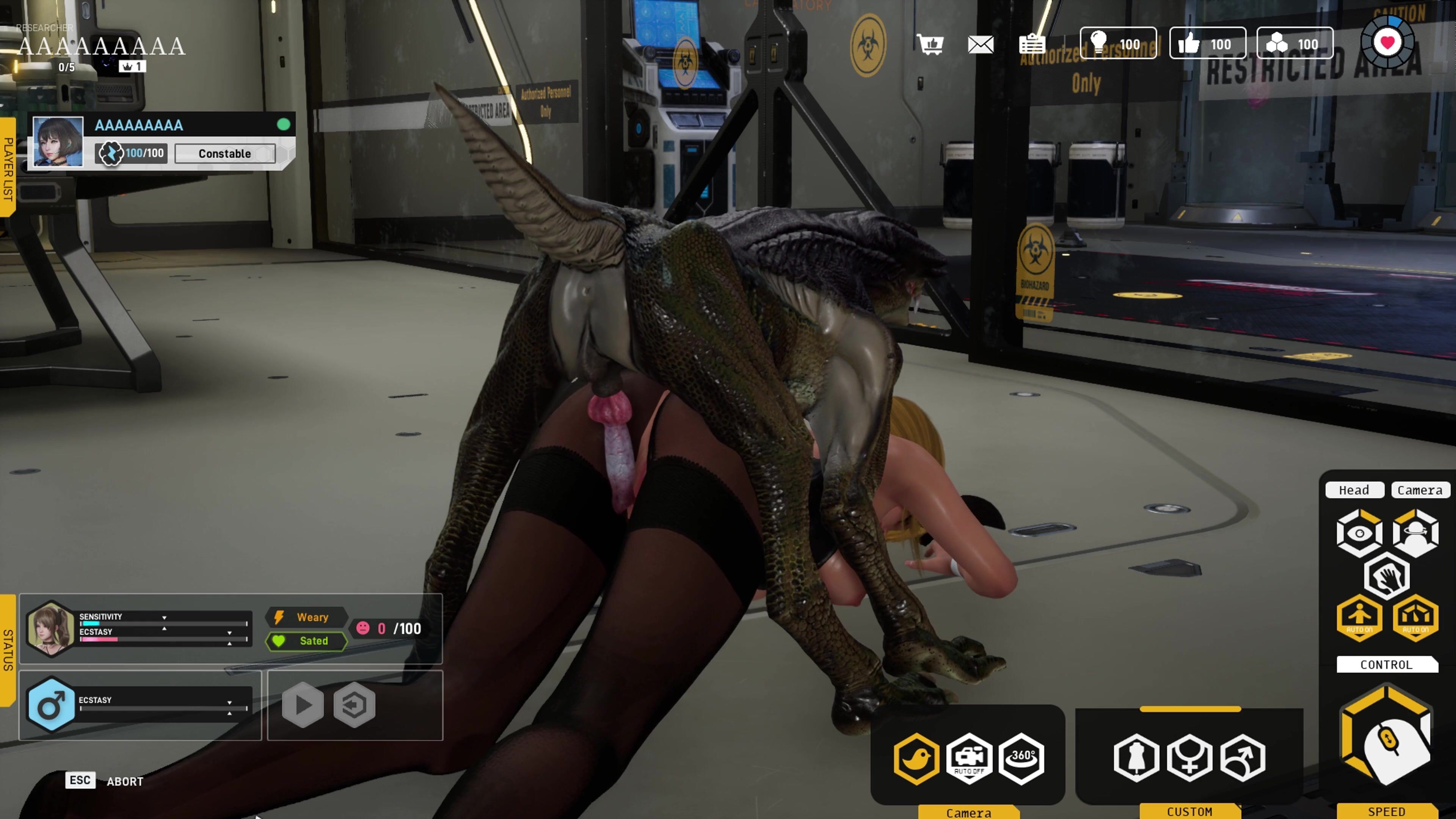Image resolution: width=1456 pixels, height=819 pixels.
Task: Click the hexagonal exit arrow button
Action: (355, 705)
